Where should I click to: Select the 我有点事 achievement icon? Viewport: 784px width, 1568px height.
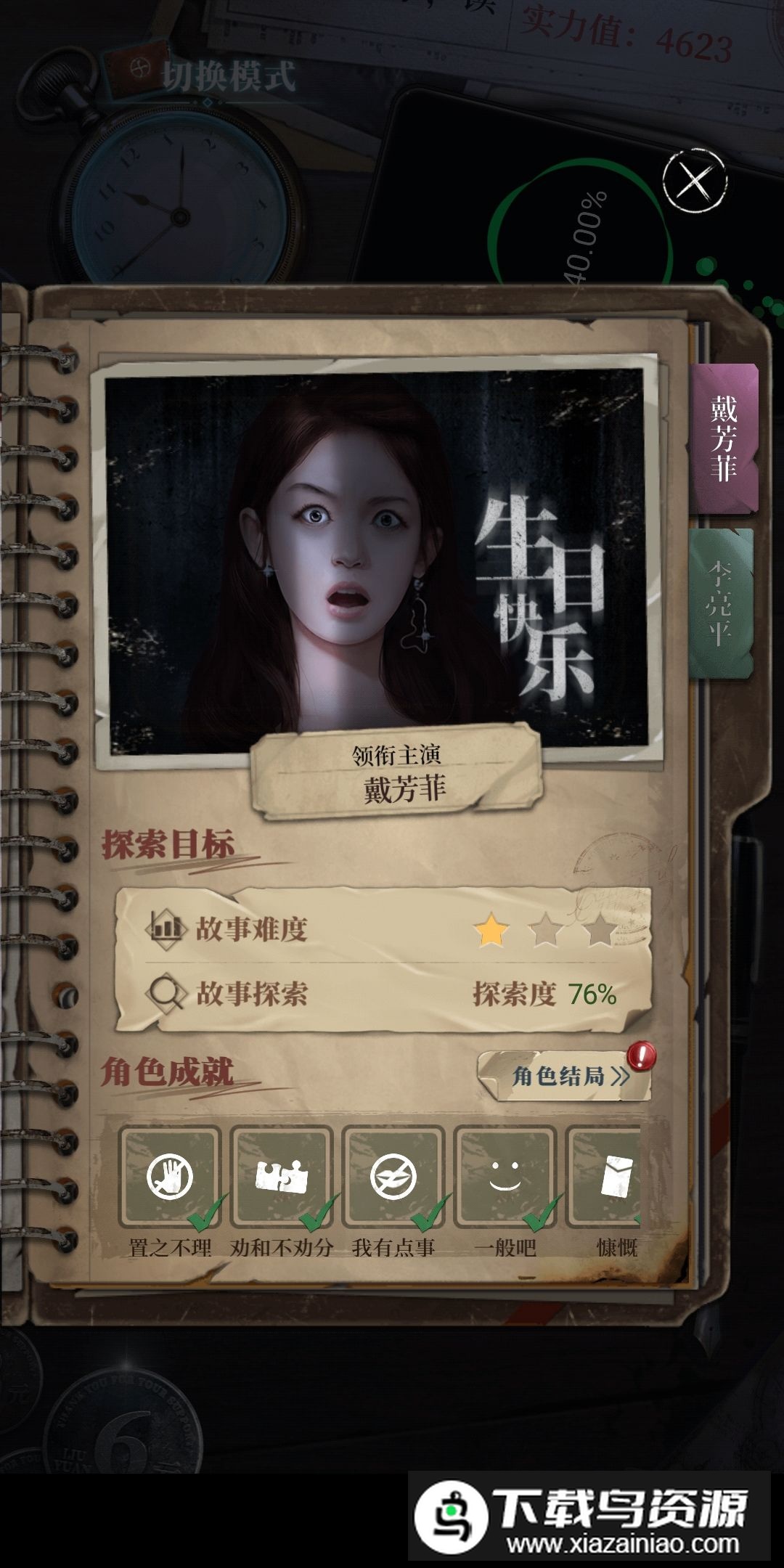[393, 1177]
